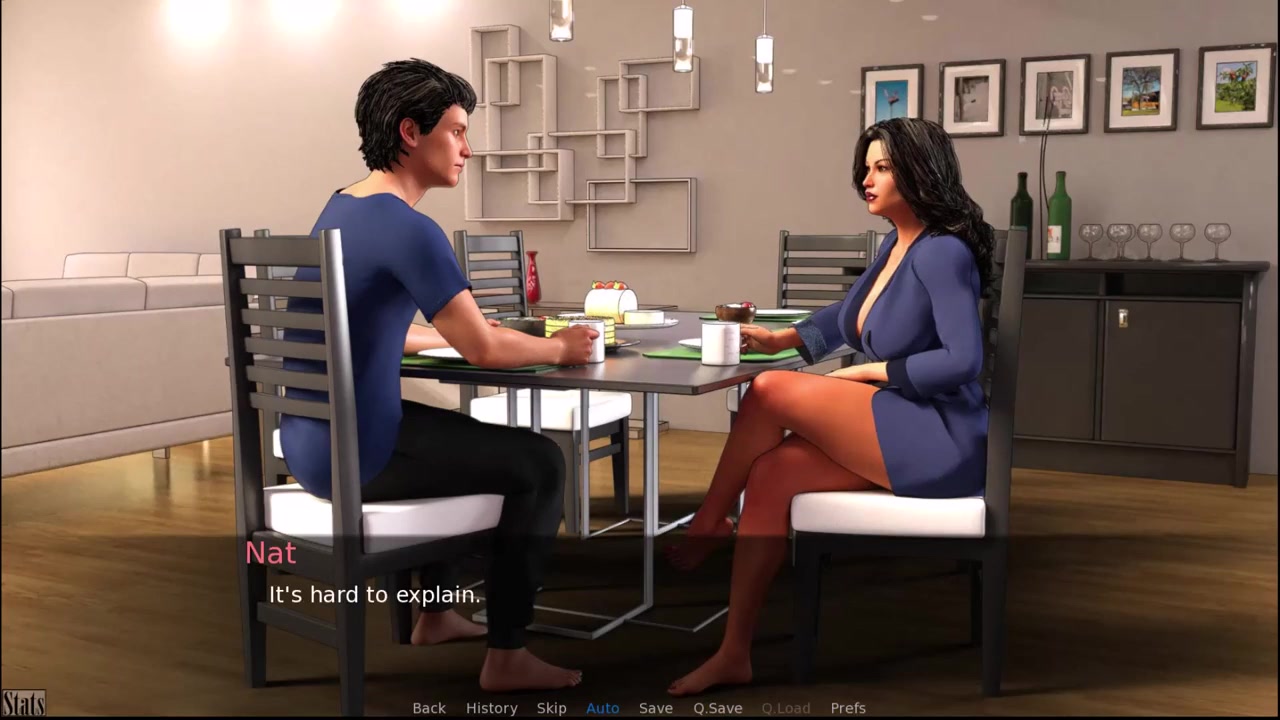This screenshot has width=1280, height=720.
Task: Open the dialogue History log
Action: click(x=491, y=708)
